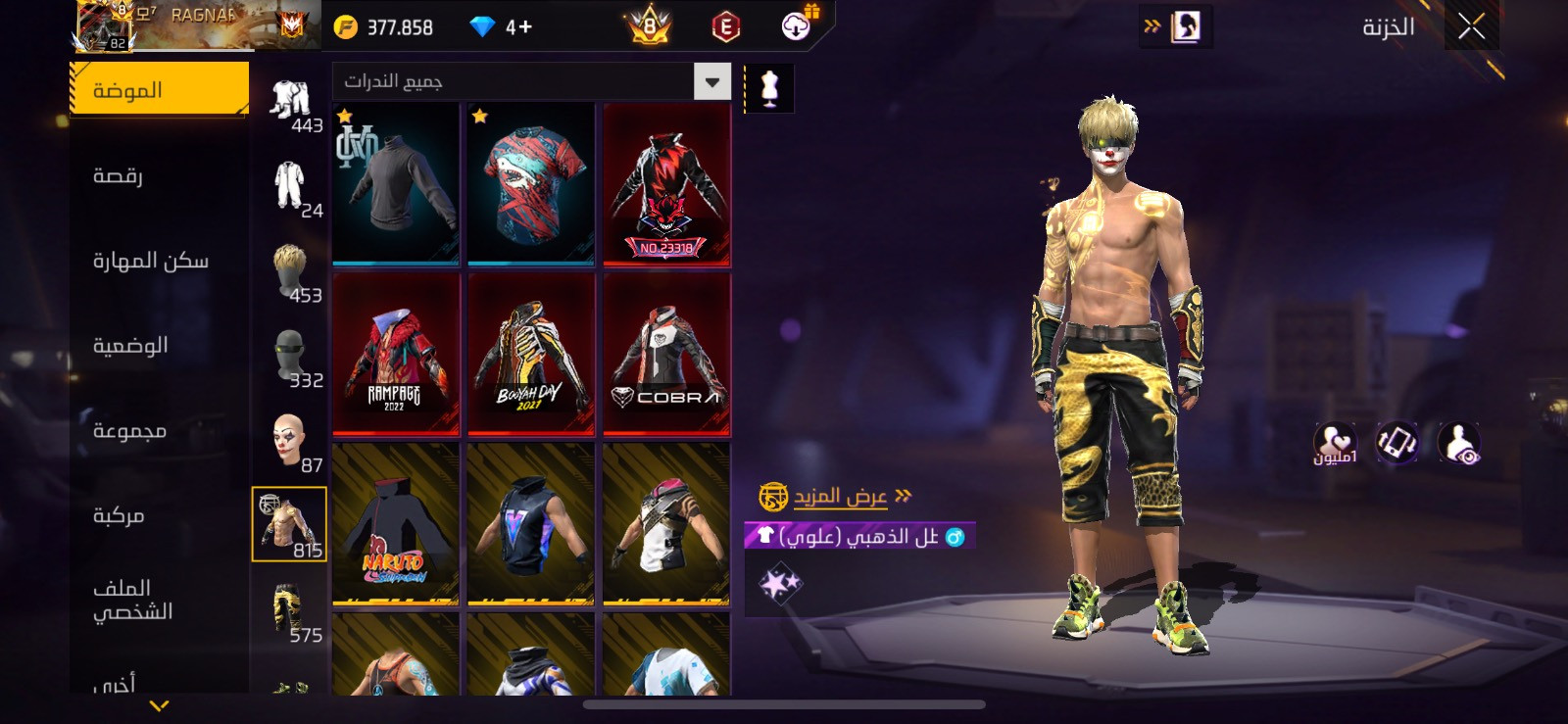Screen dimensions: 1568x724
Task: Close the vault screen with the X
Action: tap(1471, 26)
